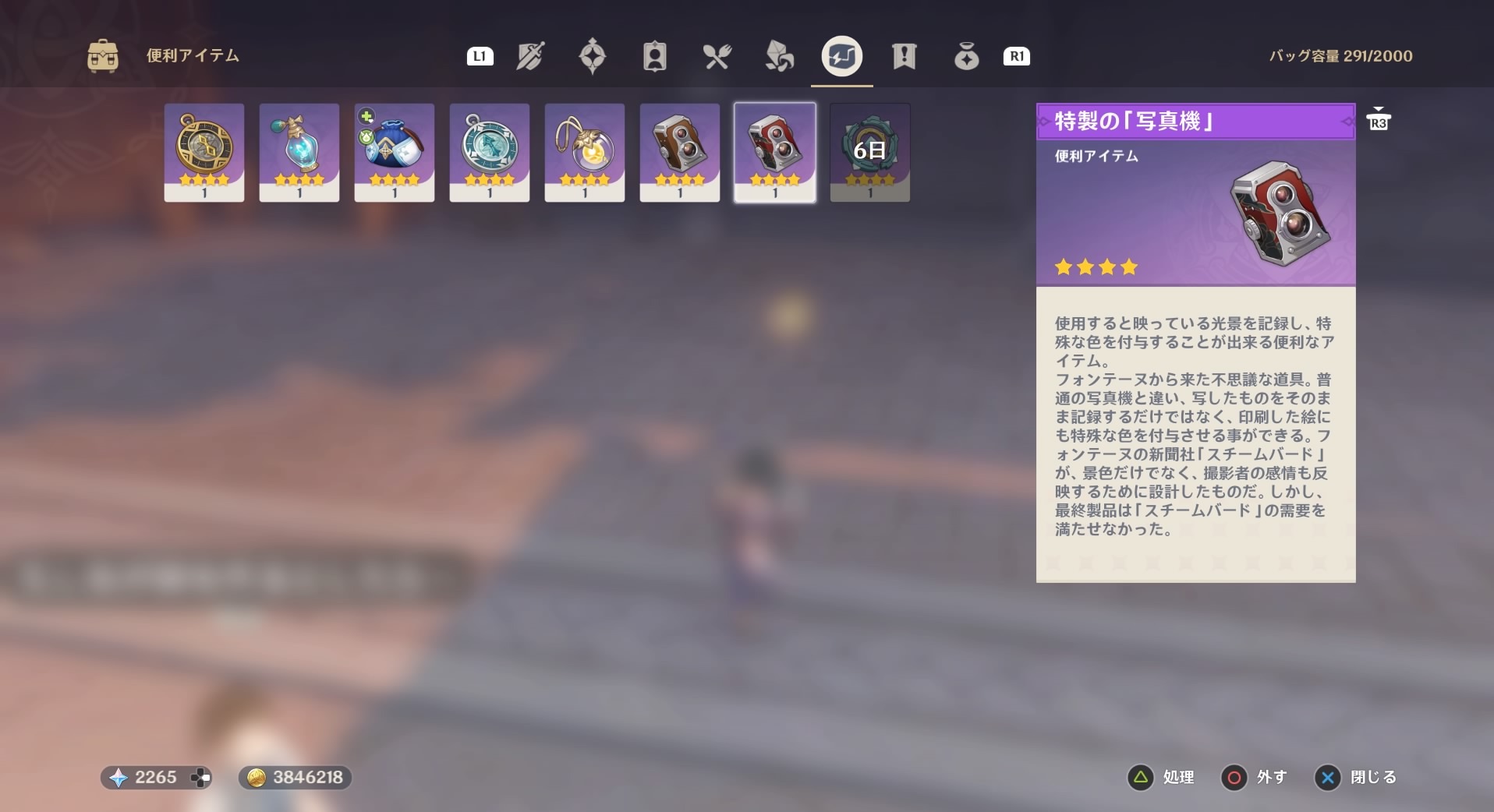1494x812 pixels.
Task: Click the R1 shoulder indicator
Action: [1016, 55]
